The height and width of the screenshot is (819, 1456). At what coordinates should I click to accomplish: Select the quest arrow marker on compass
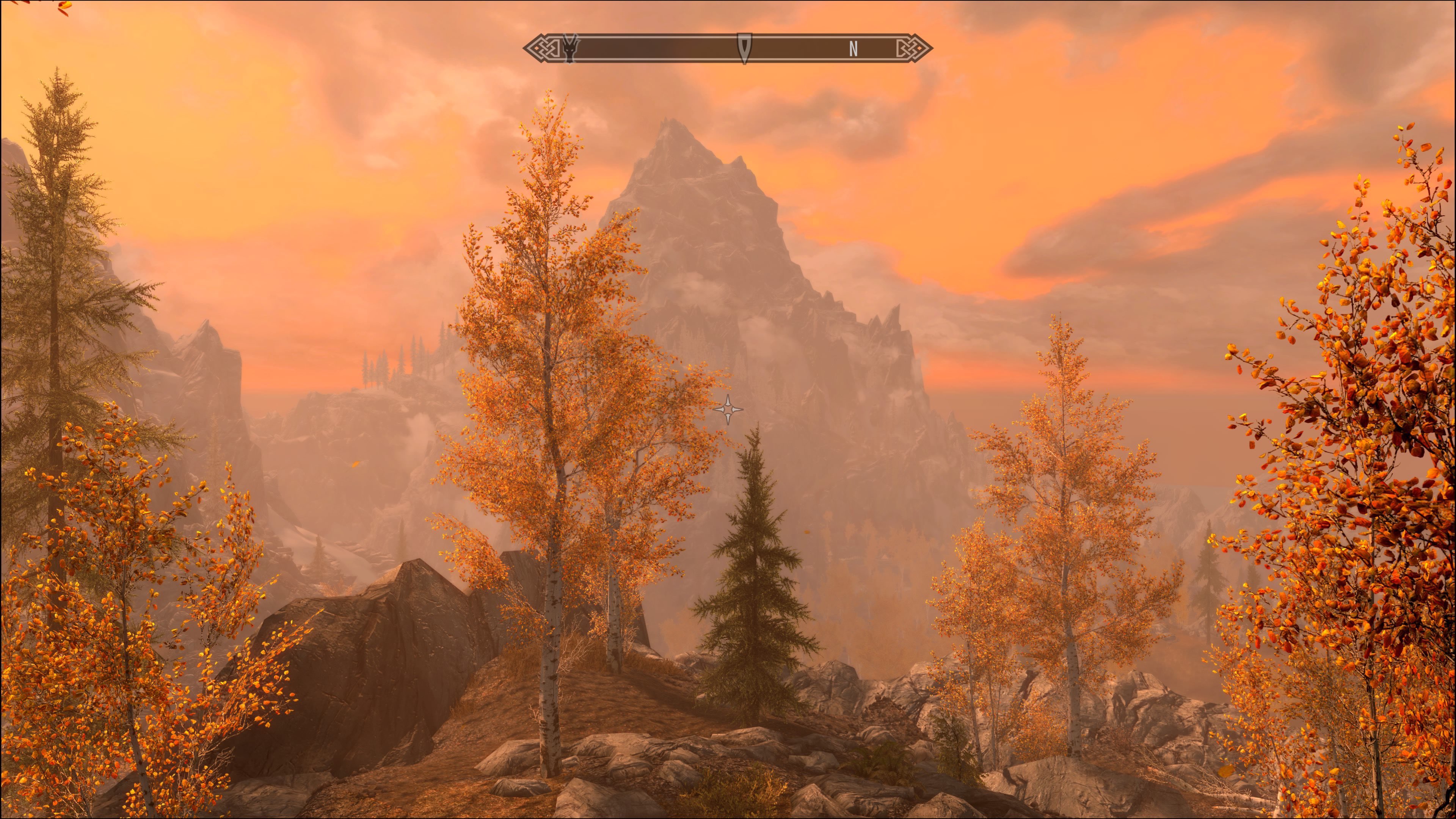click(x=744, y=47)
